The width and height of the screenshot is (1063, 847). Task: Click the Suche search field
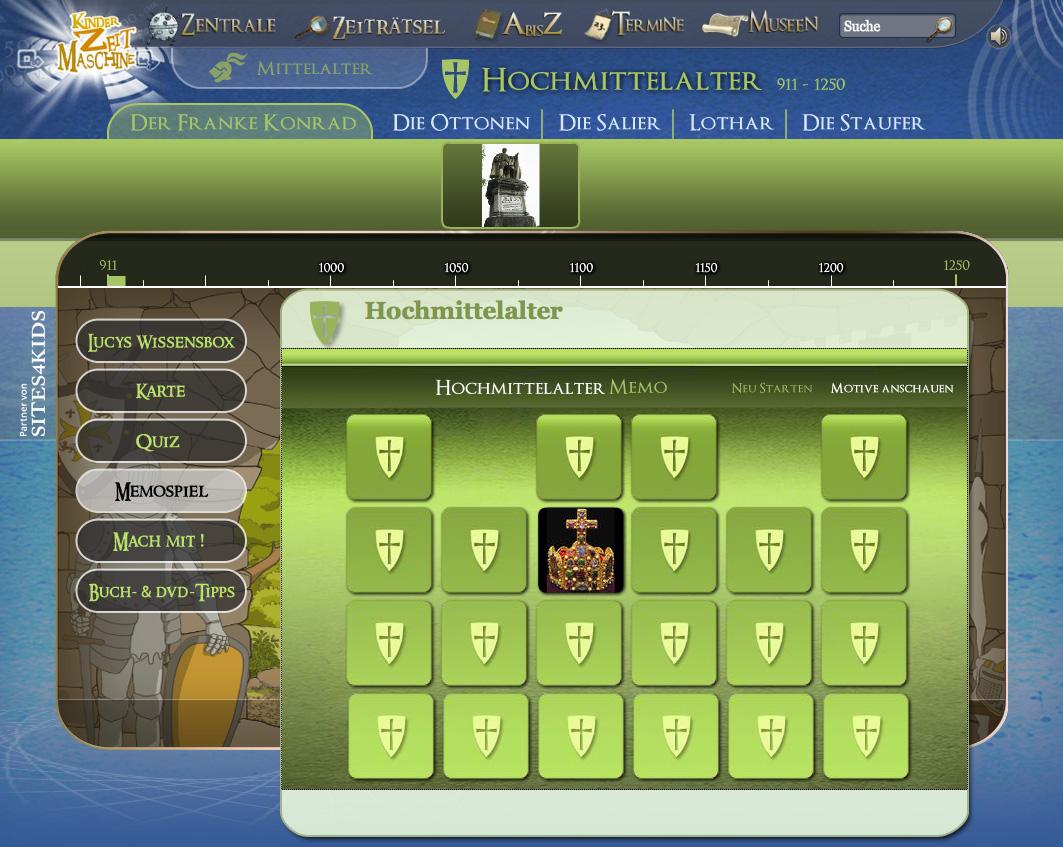coord(882,26)
